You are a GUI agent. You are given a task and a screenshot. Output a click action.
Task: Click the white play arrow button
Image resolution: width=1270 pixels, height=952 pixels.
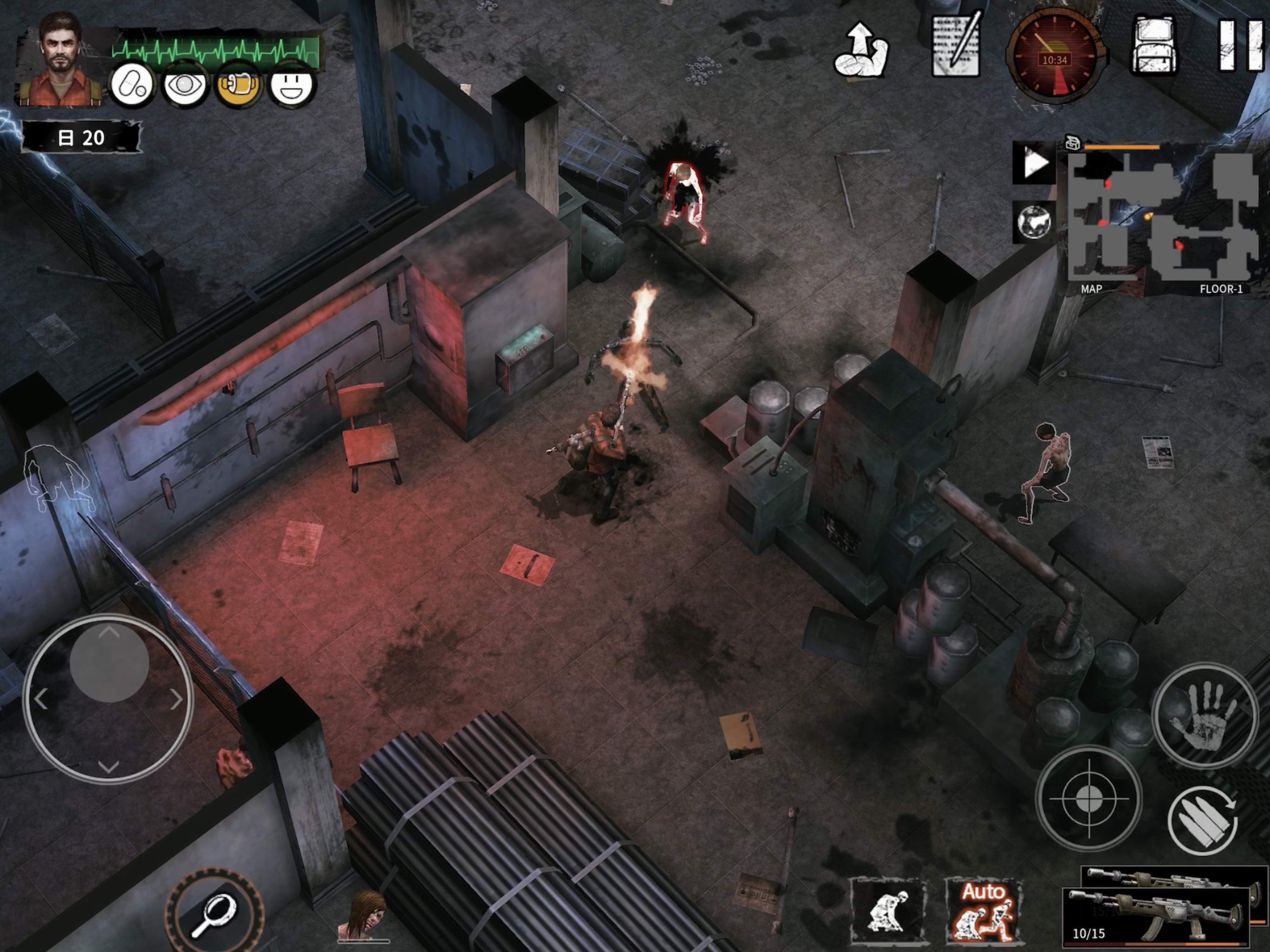pos(1035,164)
